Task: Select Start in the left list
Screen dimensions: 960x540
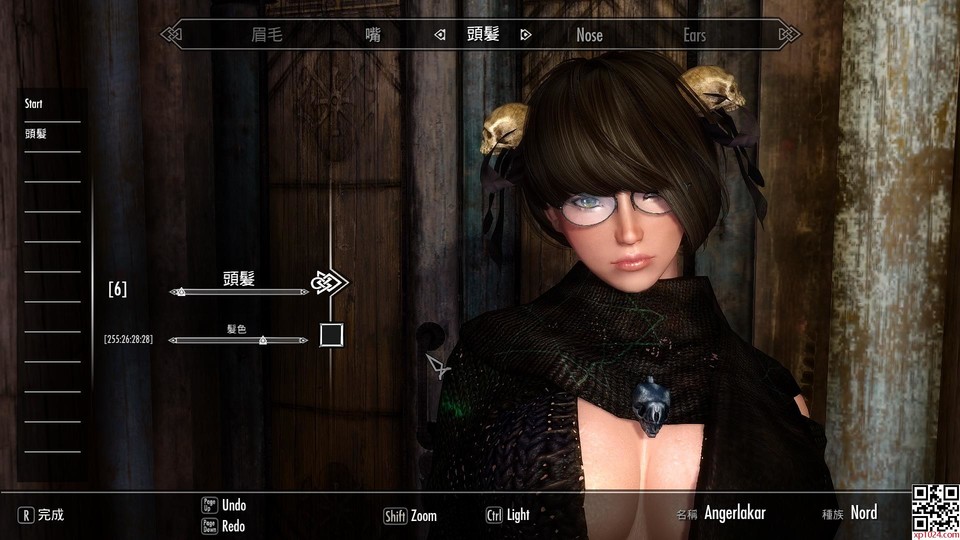Action: tap(35, 104)
